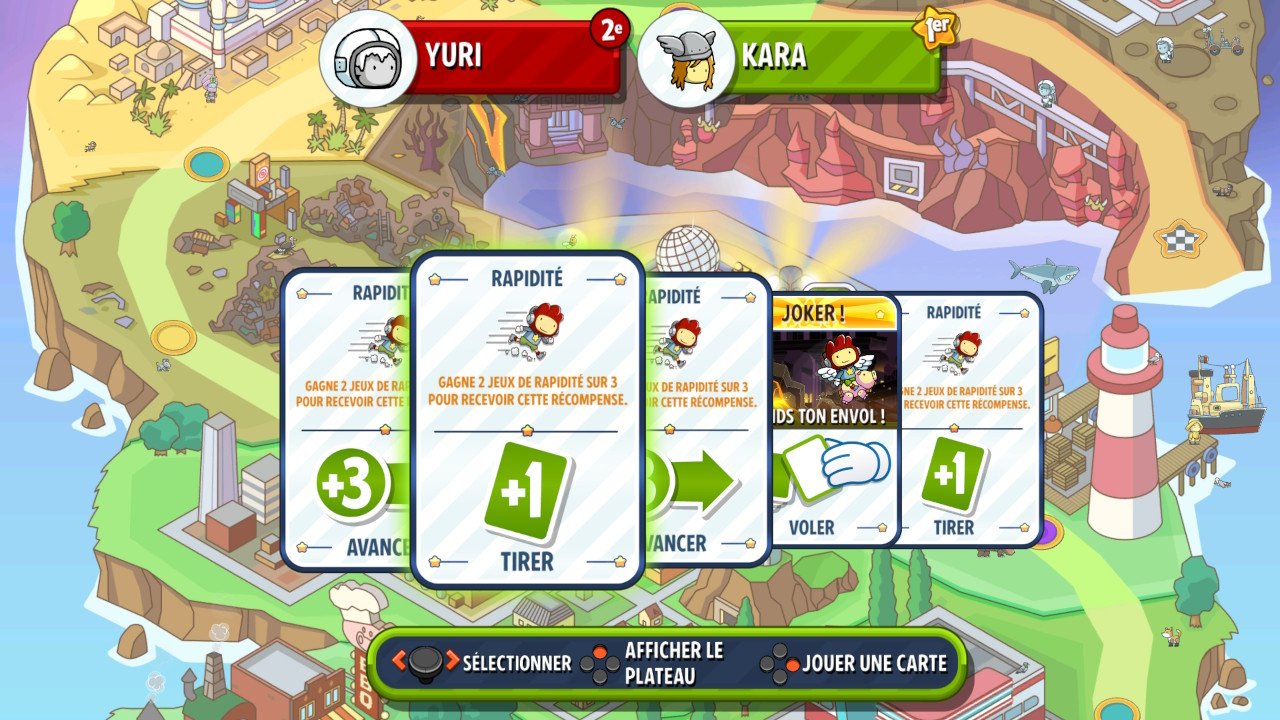Click the 2e rank badge on Yuri's banner
Screen dimensions: 1280x720
coord(611,29)
